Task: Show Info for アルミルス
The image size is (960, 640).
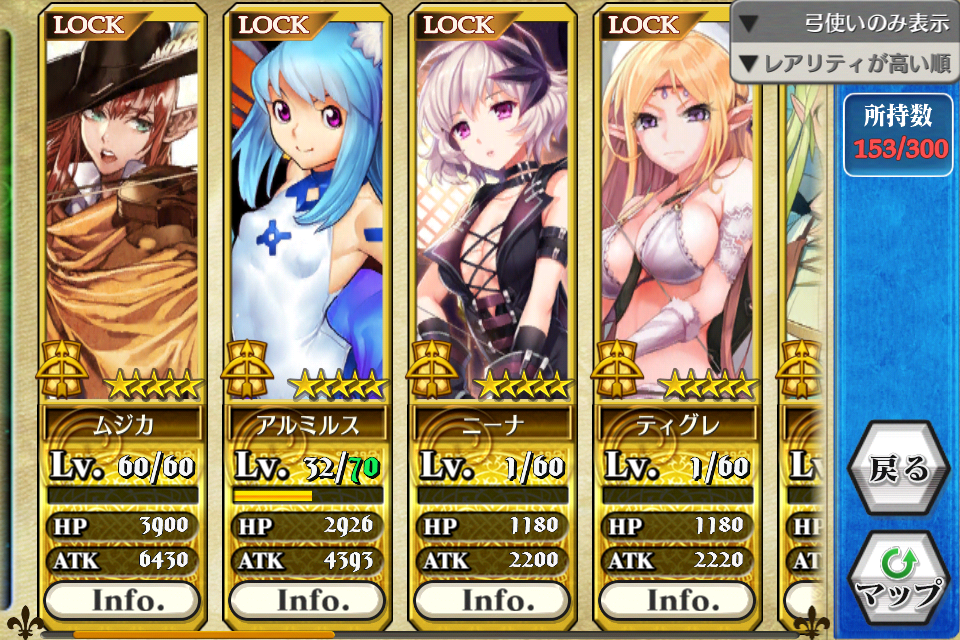Action: [x=307, y=600]
